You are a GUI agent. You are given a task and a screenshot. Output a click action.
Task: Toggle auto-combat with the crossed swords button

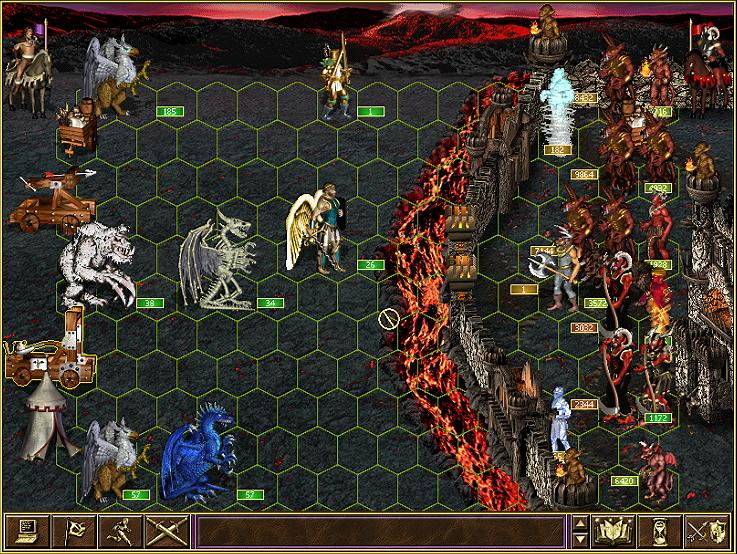coord(166,531)
